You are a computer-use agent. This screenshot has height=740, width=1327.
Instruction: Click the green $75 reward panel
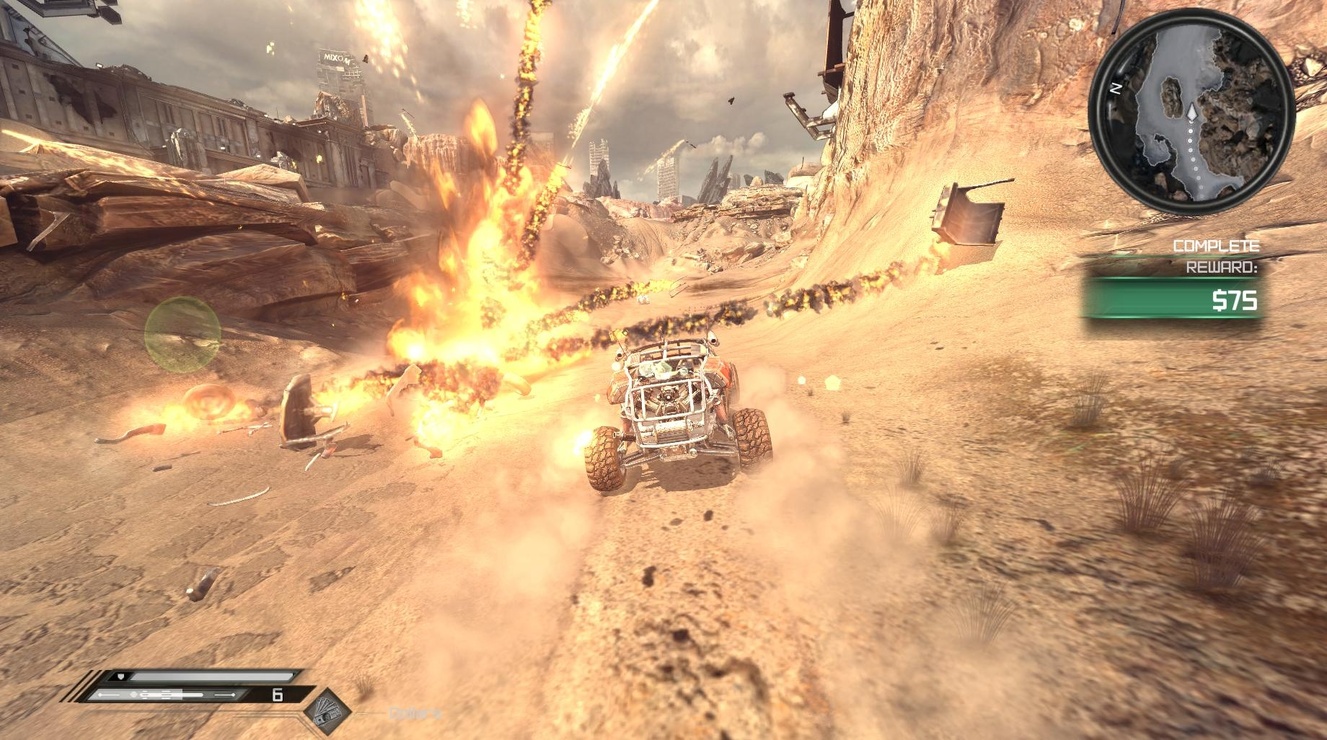click(x=1173, y=299)
